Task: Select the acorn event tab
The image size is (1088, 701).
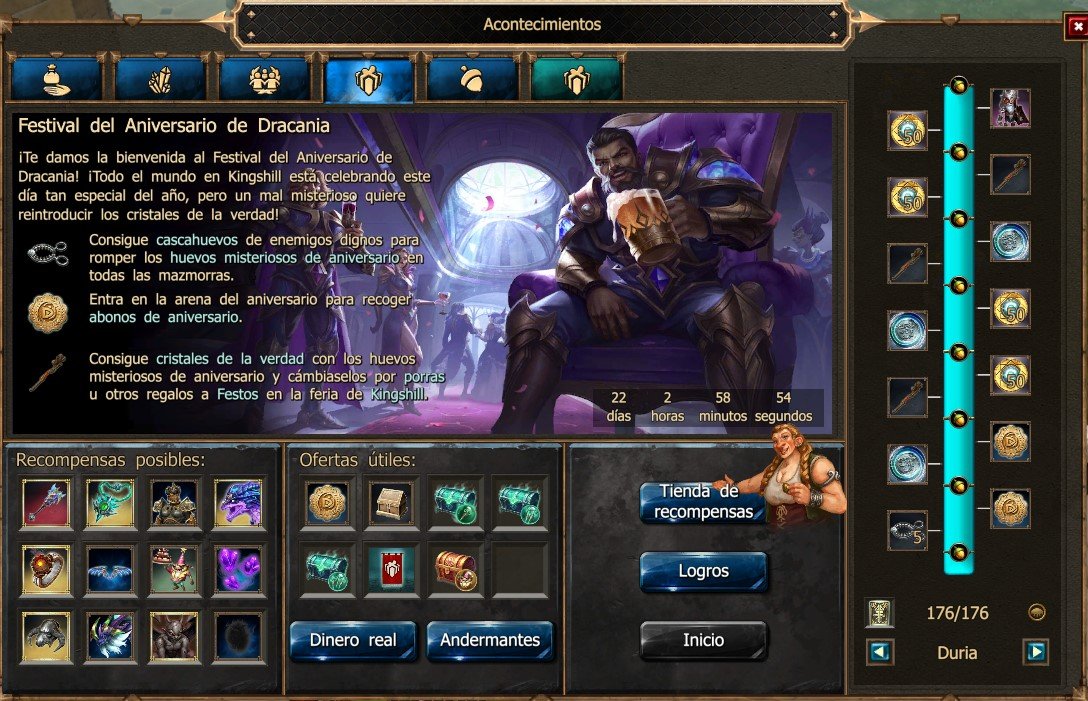Action: [x=472, y=80]
